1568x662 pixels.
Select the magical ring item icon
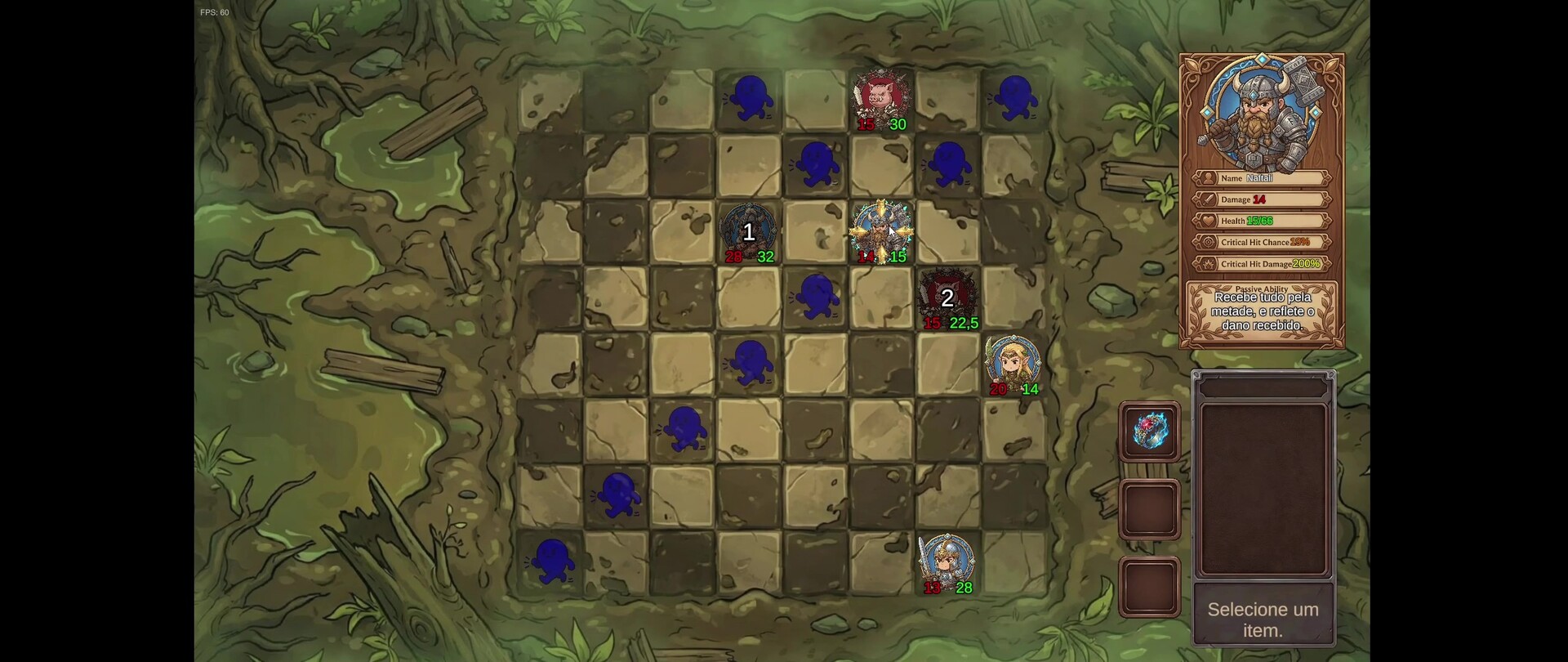[x=1150, y=431]
